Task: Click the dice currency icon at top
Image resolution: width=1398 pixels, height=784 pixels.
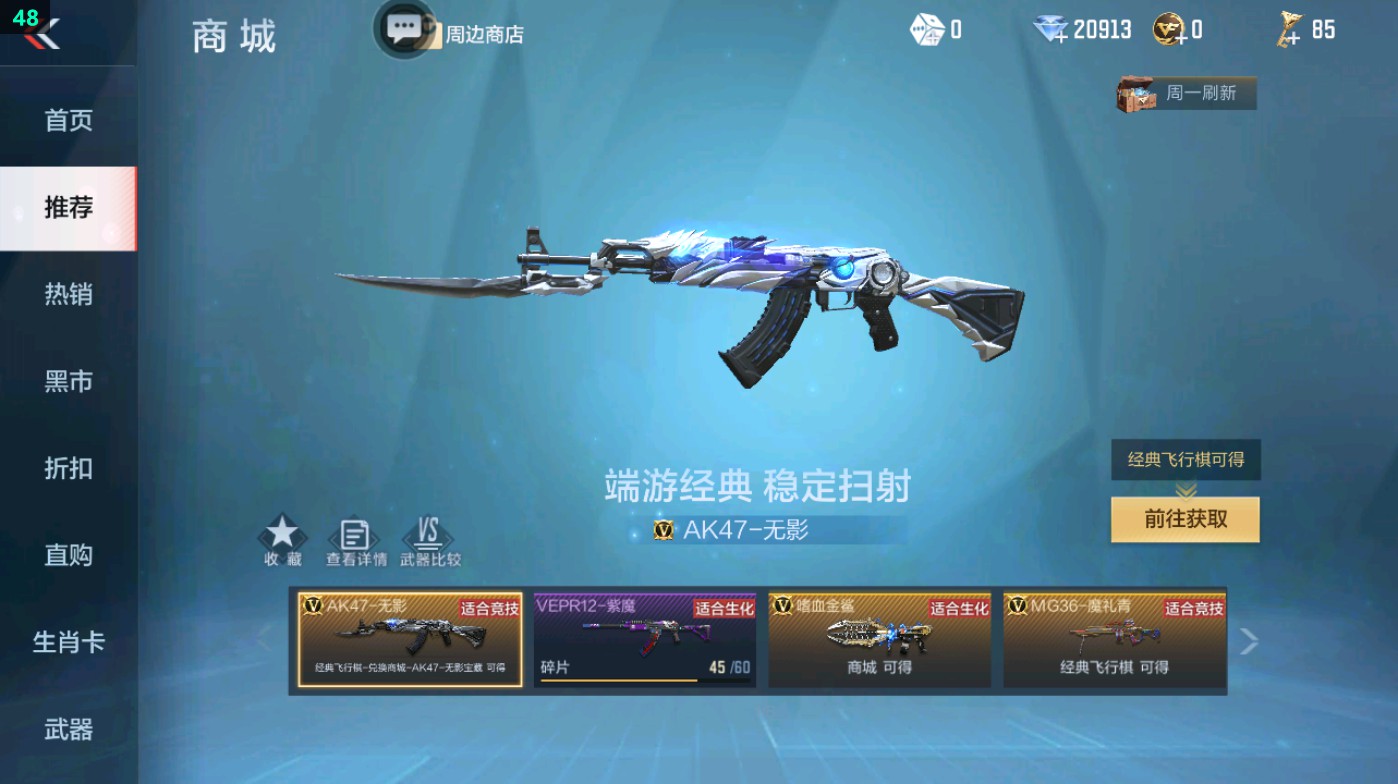Action: (x=928, y=30)
